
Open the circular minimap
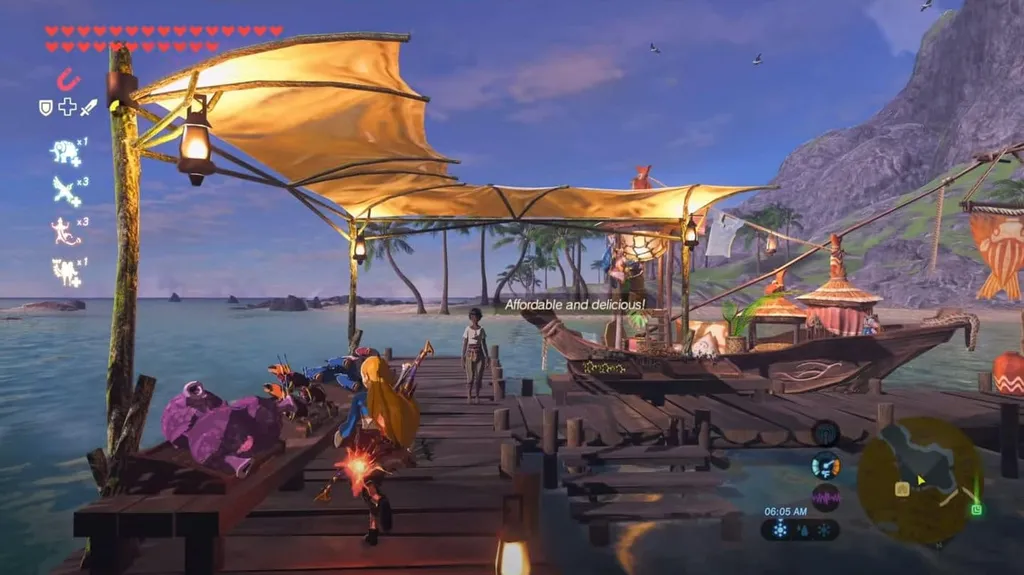point(920,480)
